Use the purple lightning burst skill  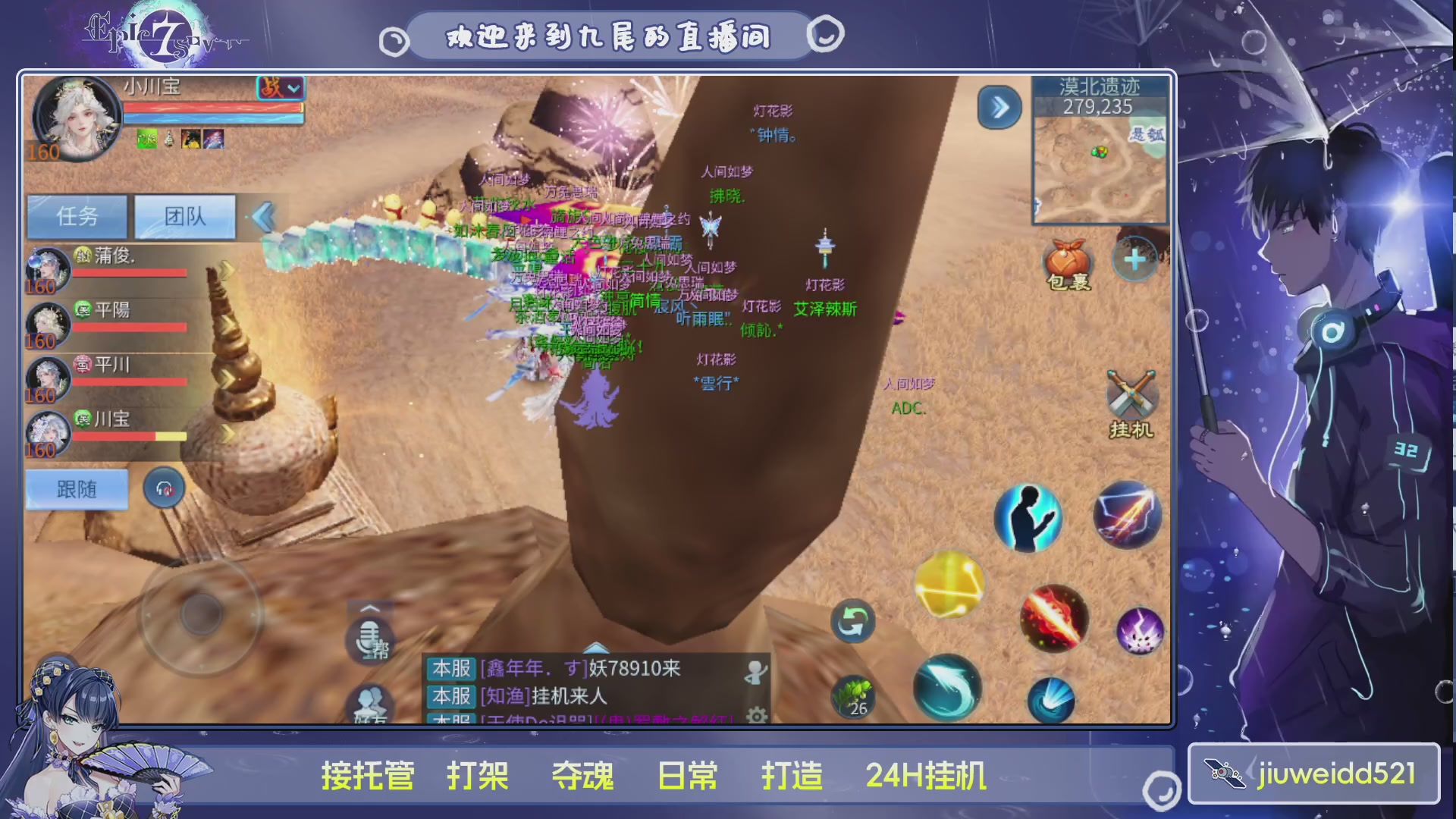pos(1140,629)
